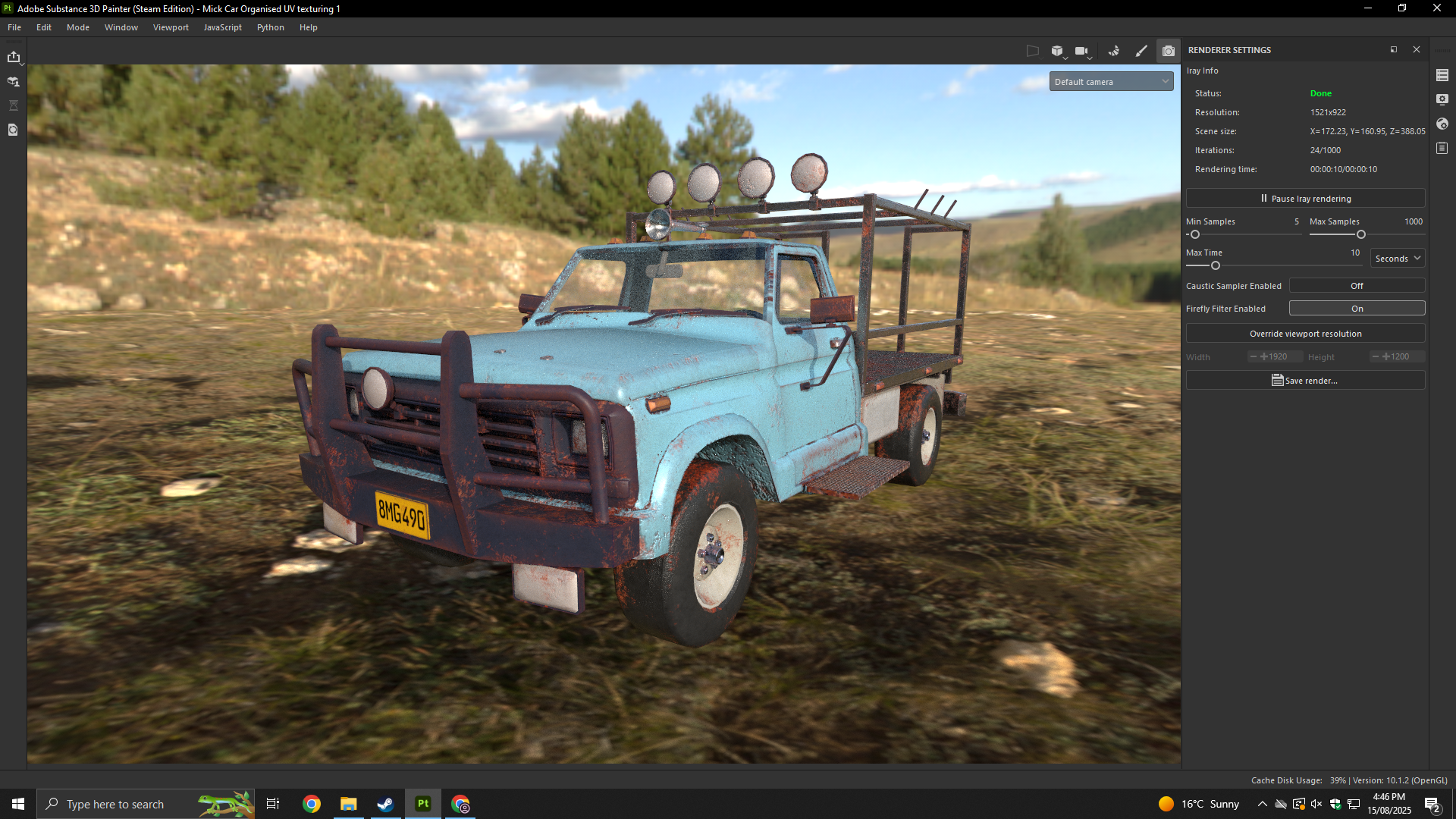Open the Viewport menu
The height and width of the screenshot is (819, 1456).
point(171,27)
